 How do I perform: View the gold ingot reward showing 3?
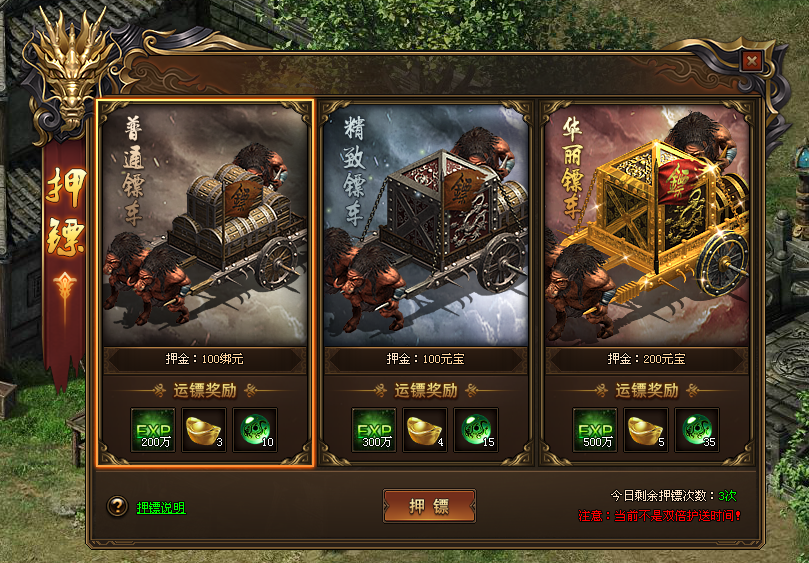tap(205, 430)
